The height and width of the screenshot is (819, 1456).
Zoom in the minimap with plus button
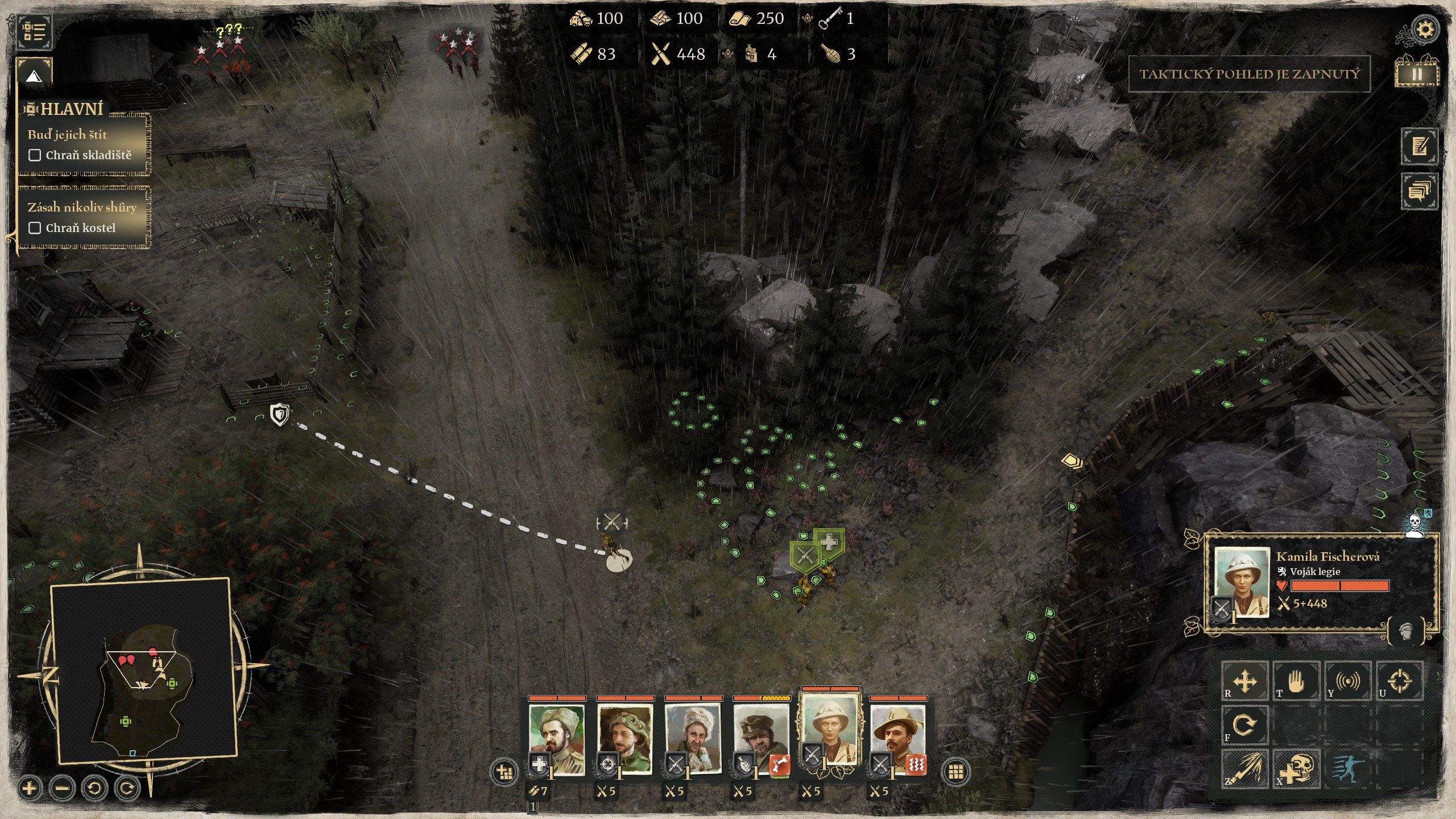pos(30,788)
